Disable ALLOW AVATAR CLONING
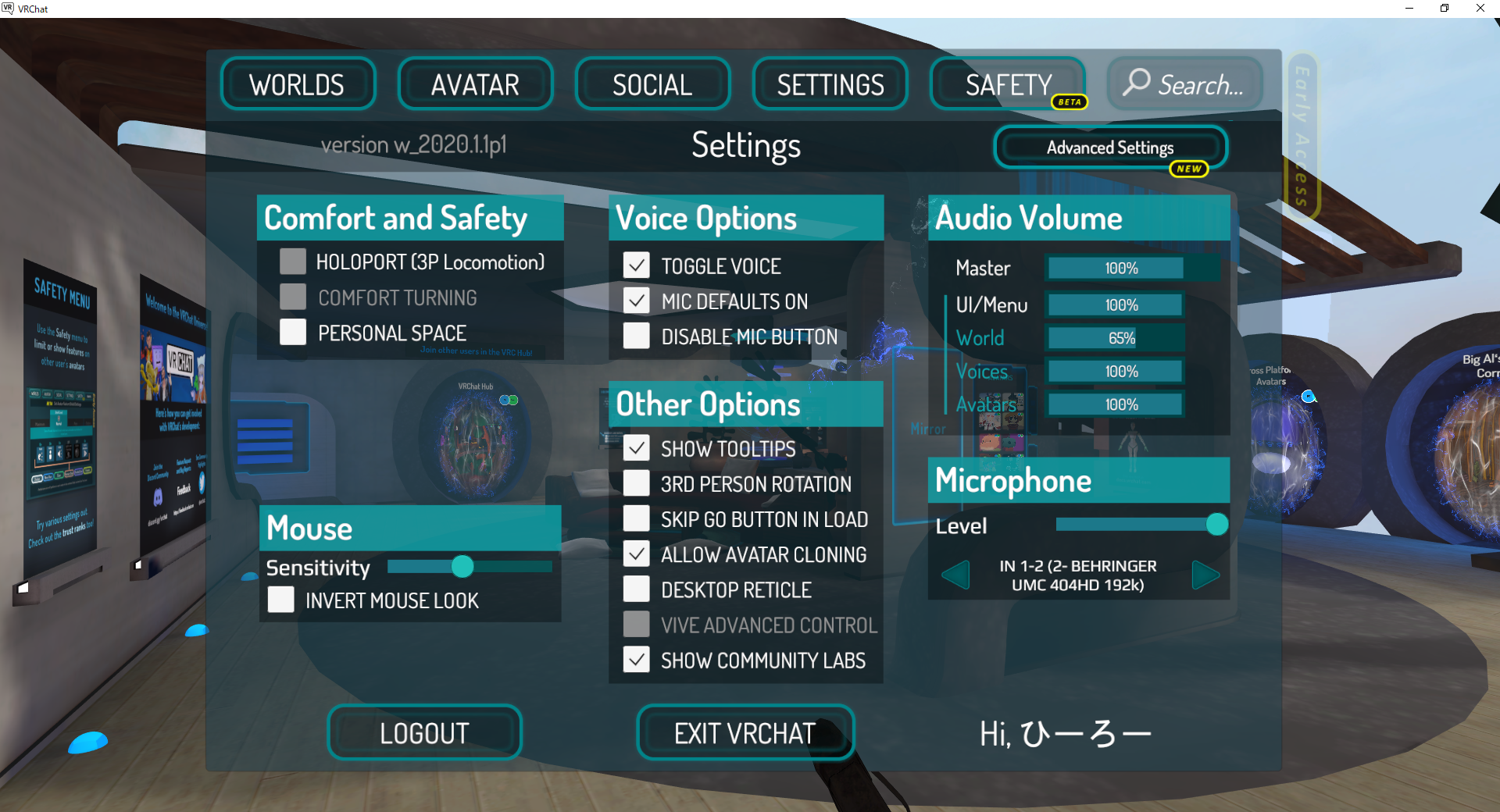Viewport: 1500px width, 812px height. [x=636, y=554]
